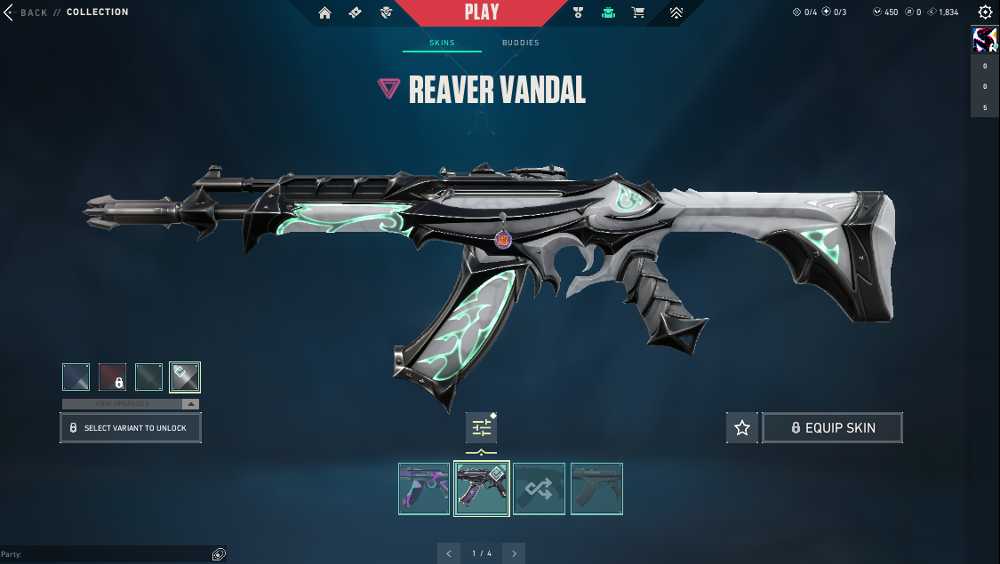Open the settings gear

click(985, 12)
